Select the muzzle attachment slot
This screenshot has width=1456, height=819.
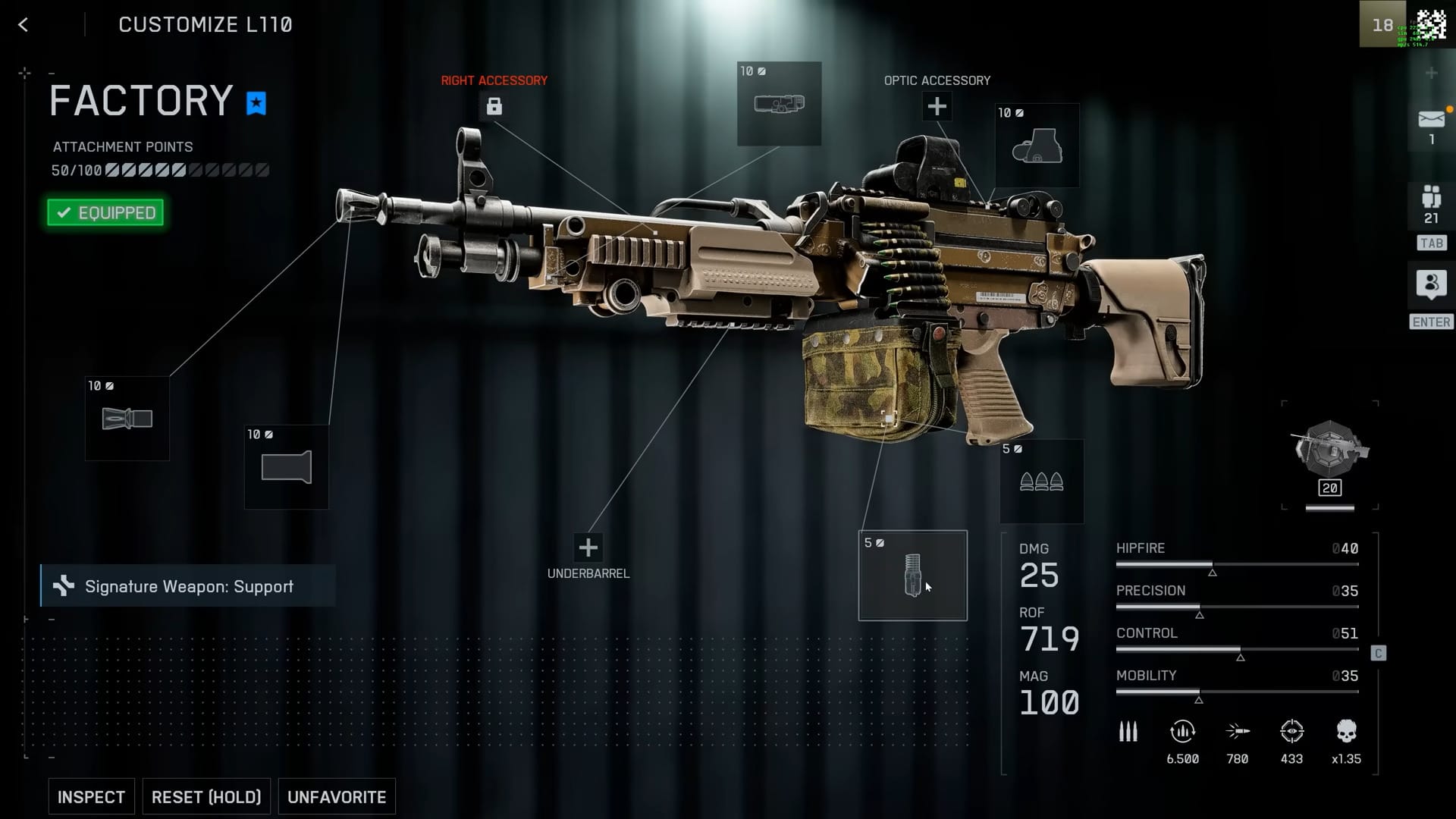pos(127,419)
